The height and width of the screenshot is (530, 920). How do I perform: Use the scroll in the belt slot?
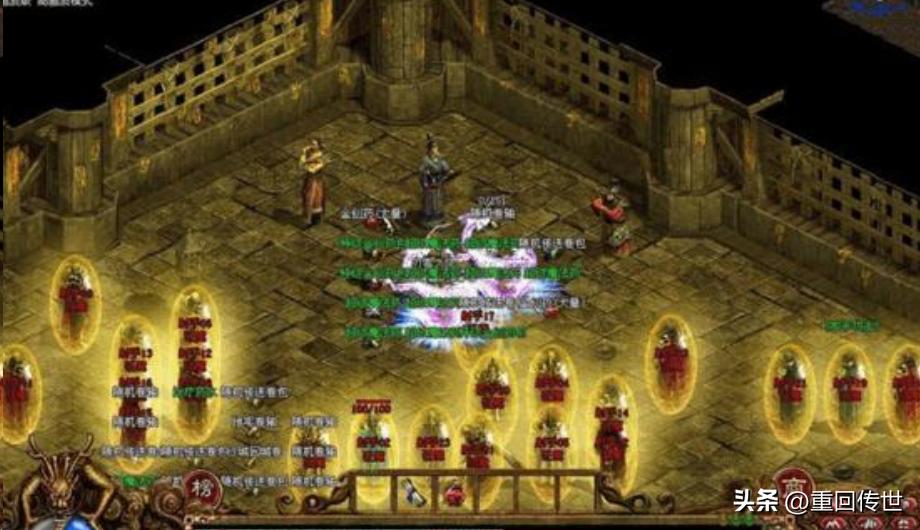[413, 490]
